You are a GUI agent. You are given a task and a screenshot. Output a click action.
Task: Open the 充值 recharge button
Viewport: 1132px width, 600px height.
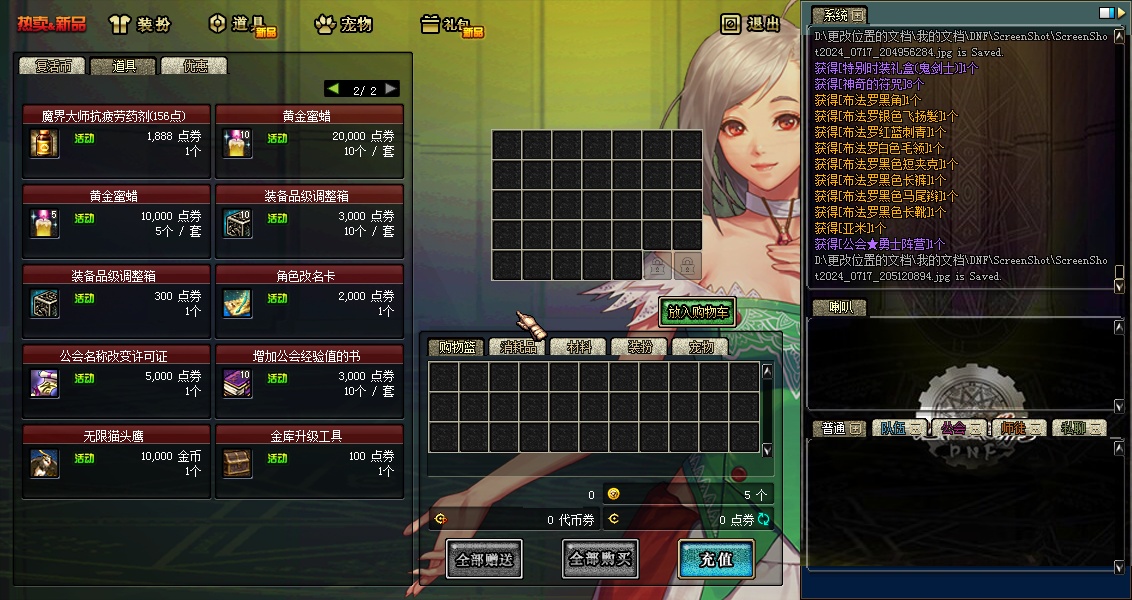[x=716, y=559]
